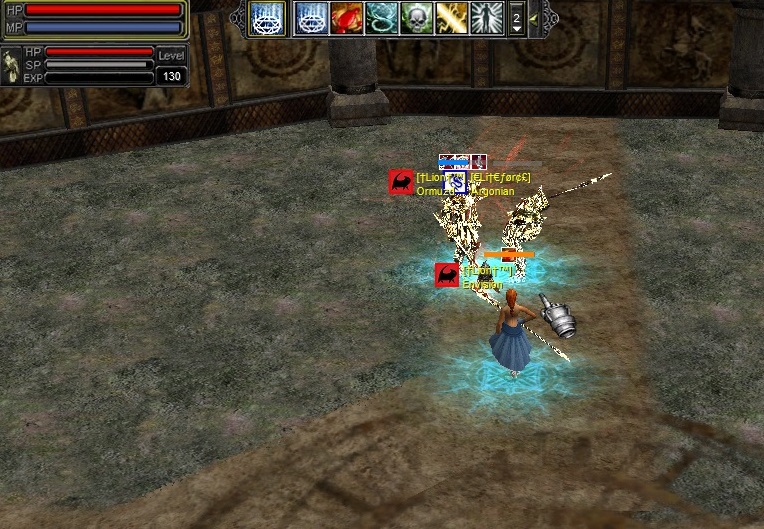Cast the green skull skill
The width and height of the screenshot is (764, 529).
click(x=416, y=18)
